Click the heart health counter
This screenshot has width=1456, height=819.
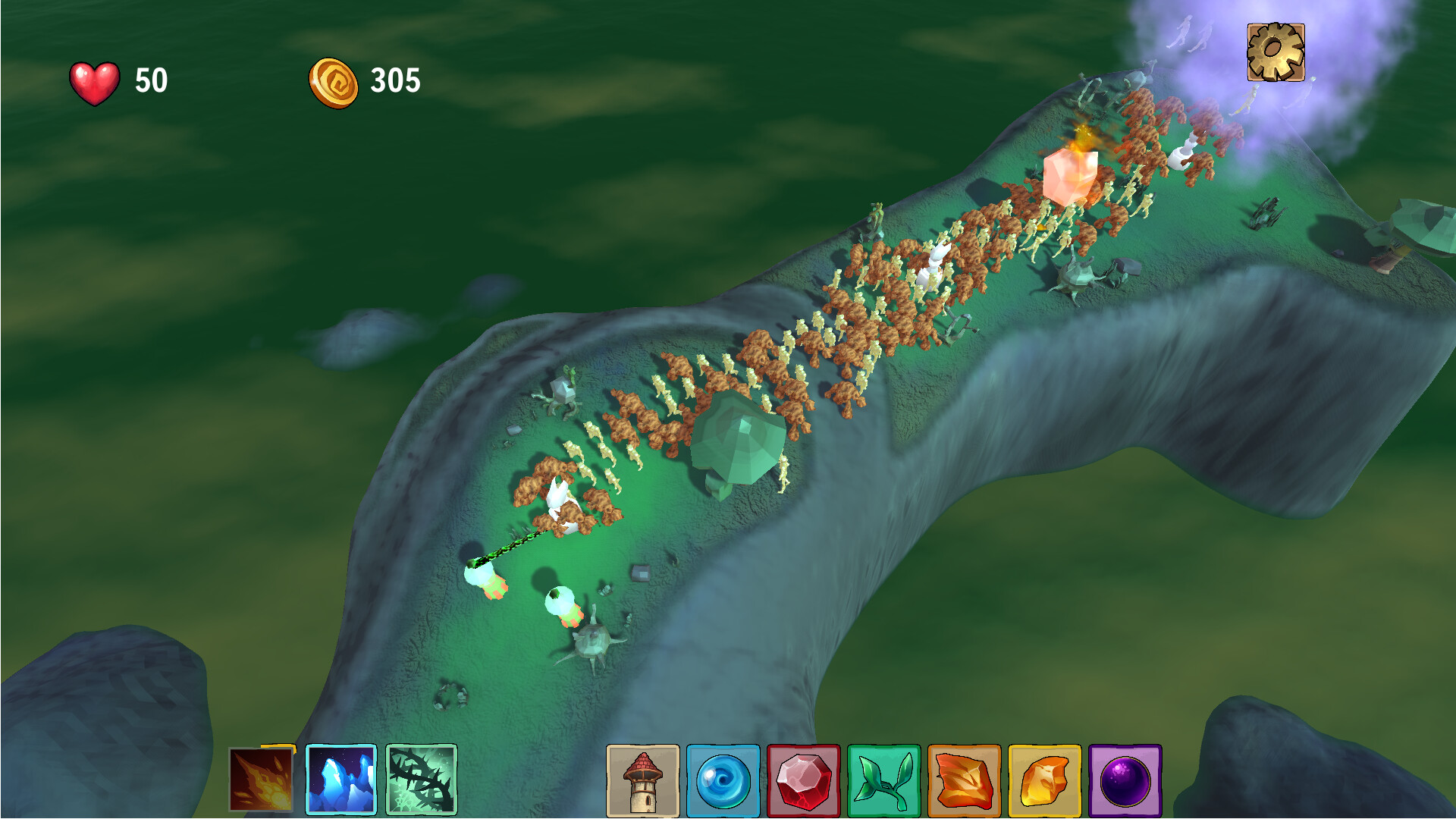click(93, 81)
